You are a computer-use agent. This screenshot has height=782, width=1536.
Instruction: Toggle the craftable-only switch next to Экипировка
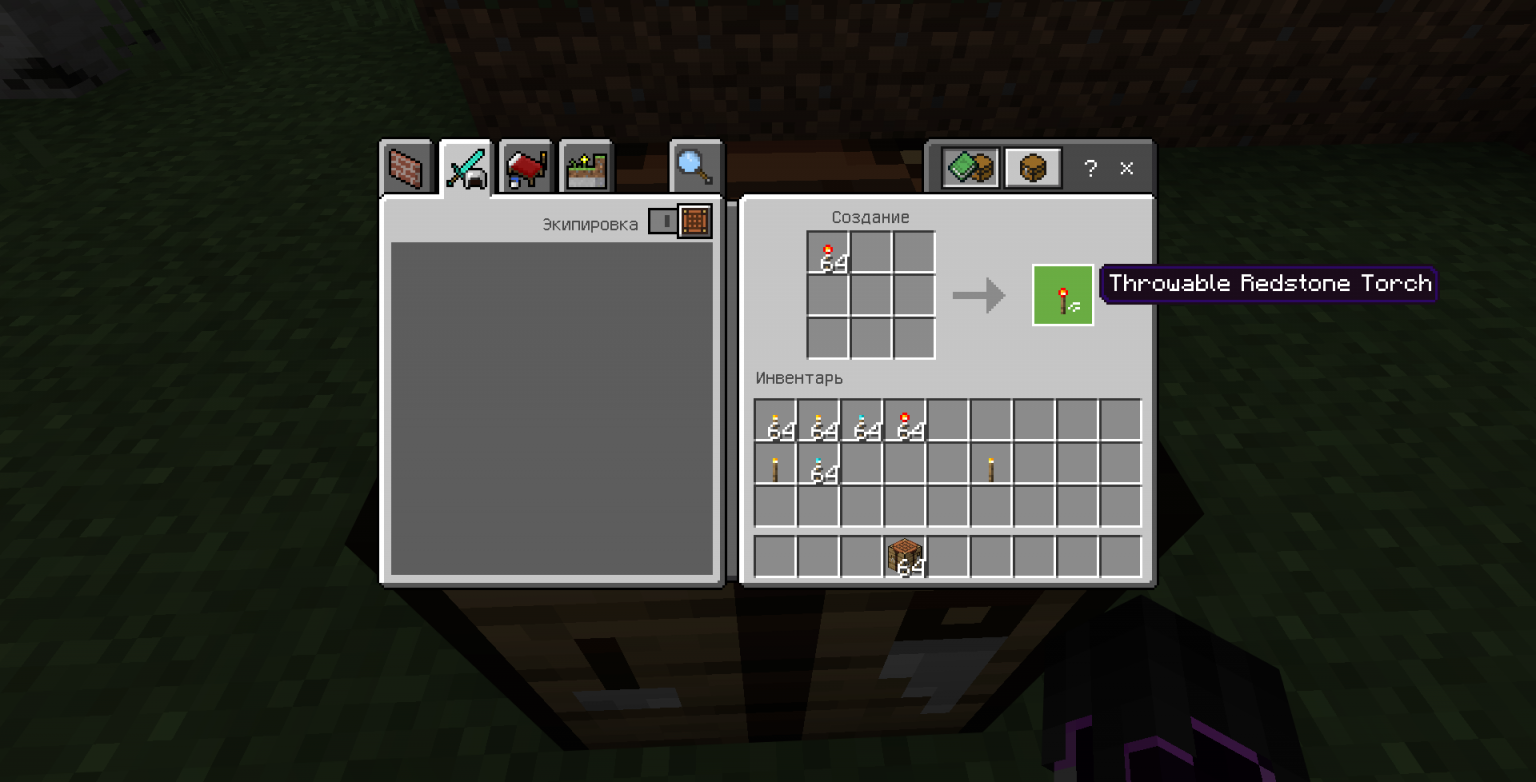[x=680, y=221]
